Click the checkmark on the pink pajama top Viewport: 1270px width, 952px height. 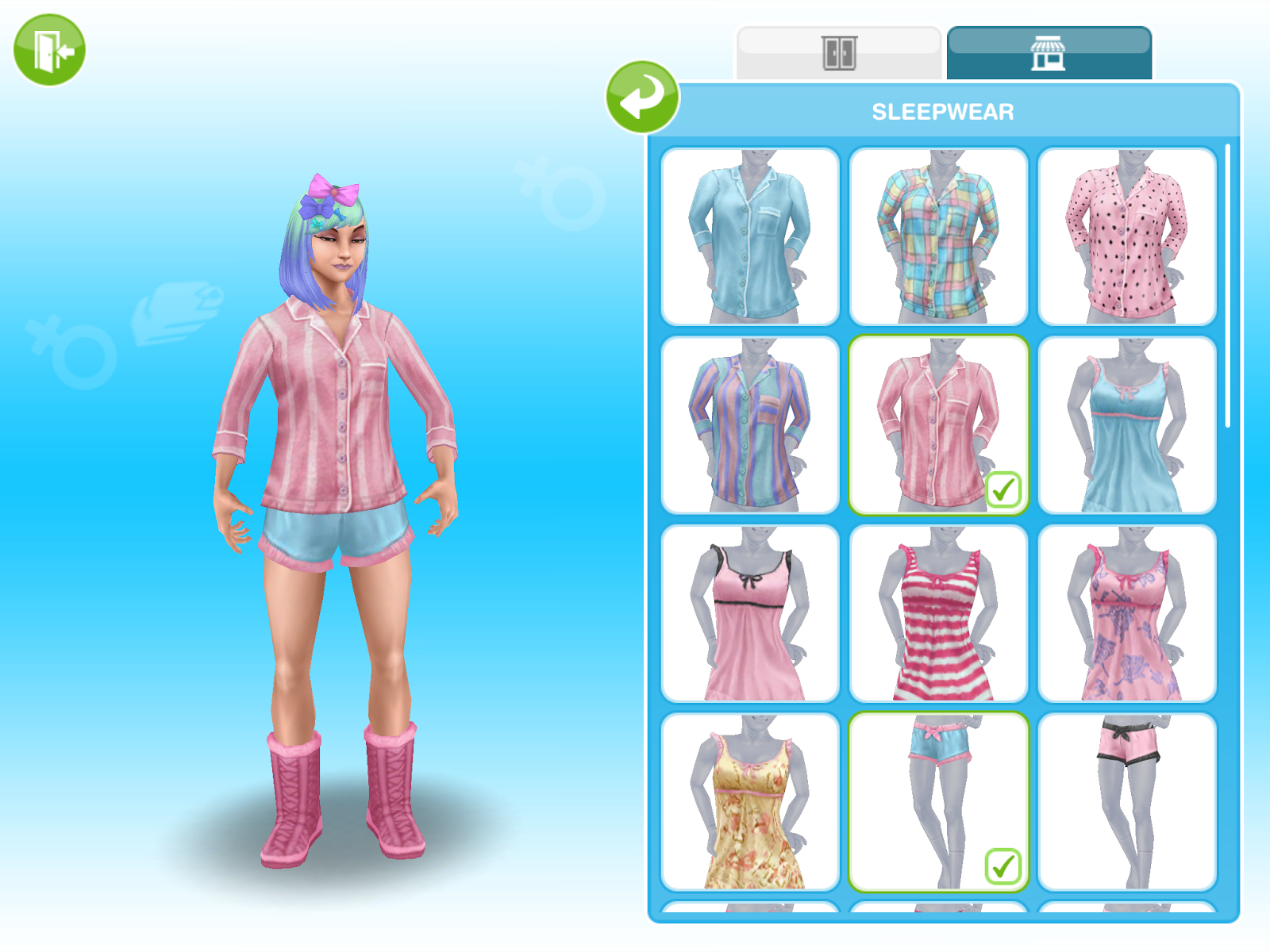[1003, 491]
